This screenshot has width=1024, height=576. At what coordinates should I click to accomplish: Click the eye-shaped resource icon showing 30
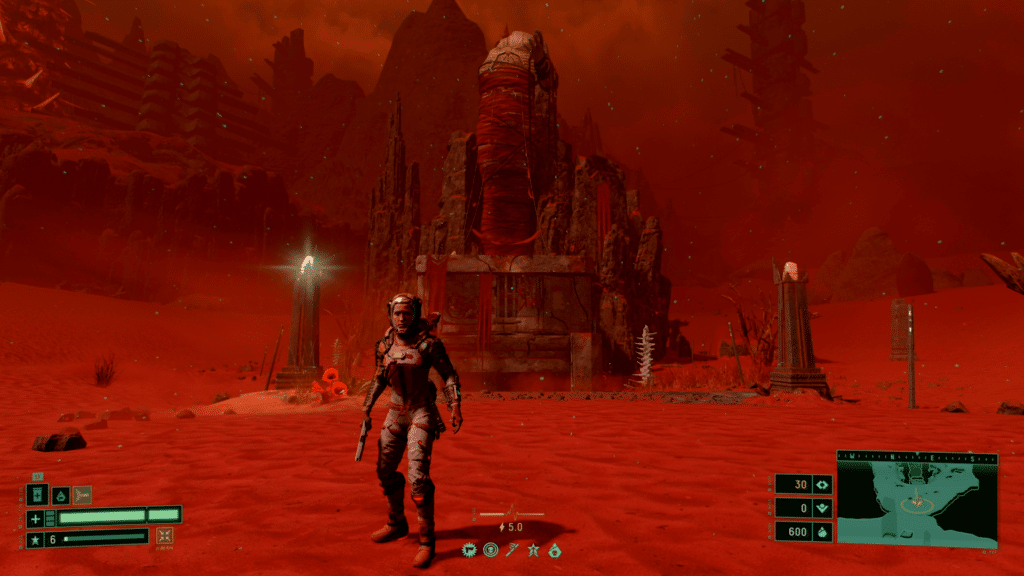(823, 485)
